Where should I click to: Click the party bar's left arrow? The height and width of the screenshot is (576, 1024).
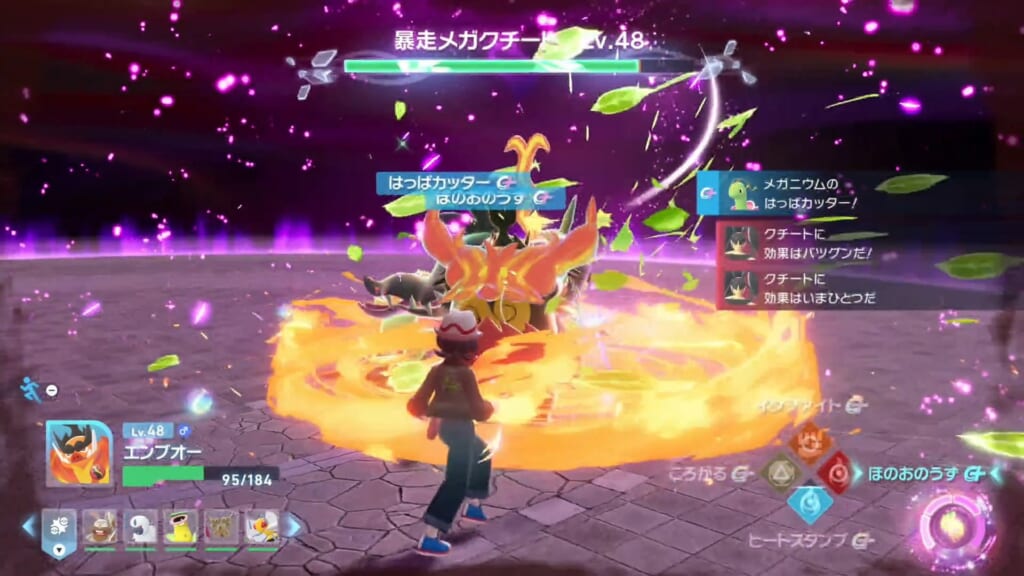tap(28, 526)
